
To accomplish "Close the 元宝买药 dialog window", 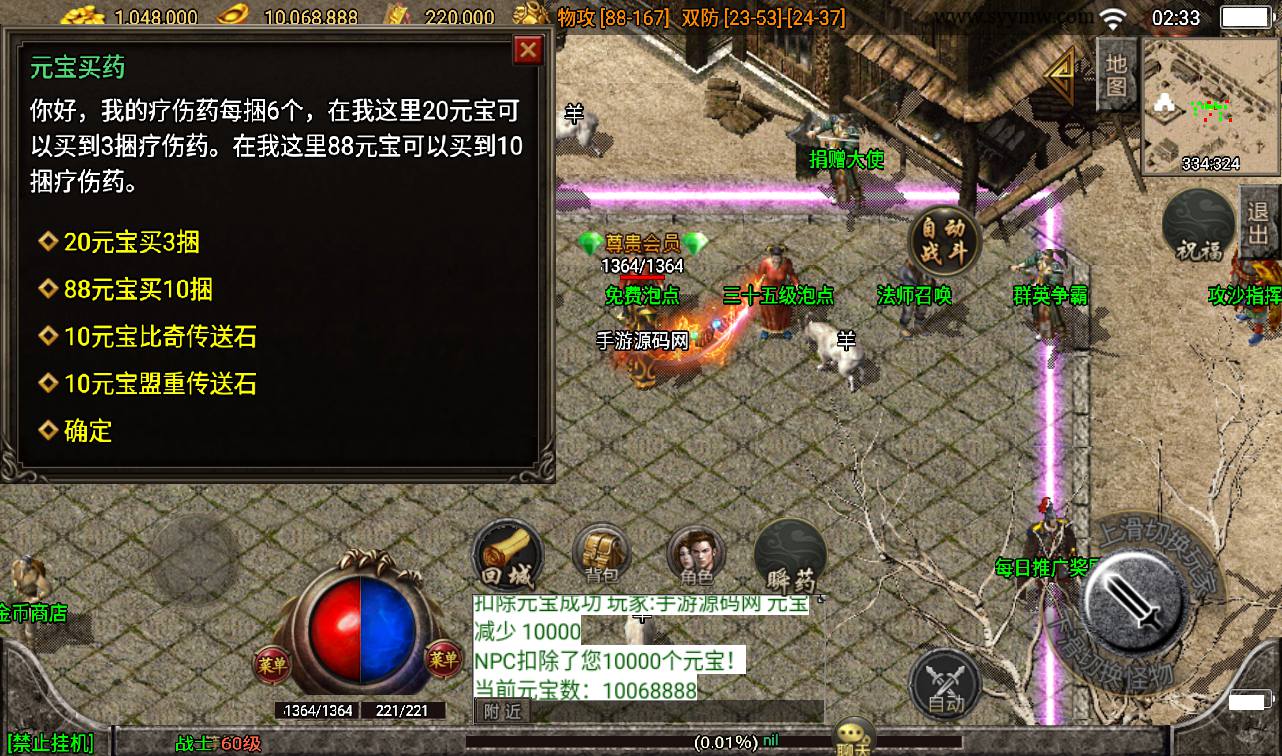I will pos(527,50).
